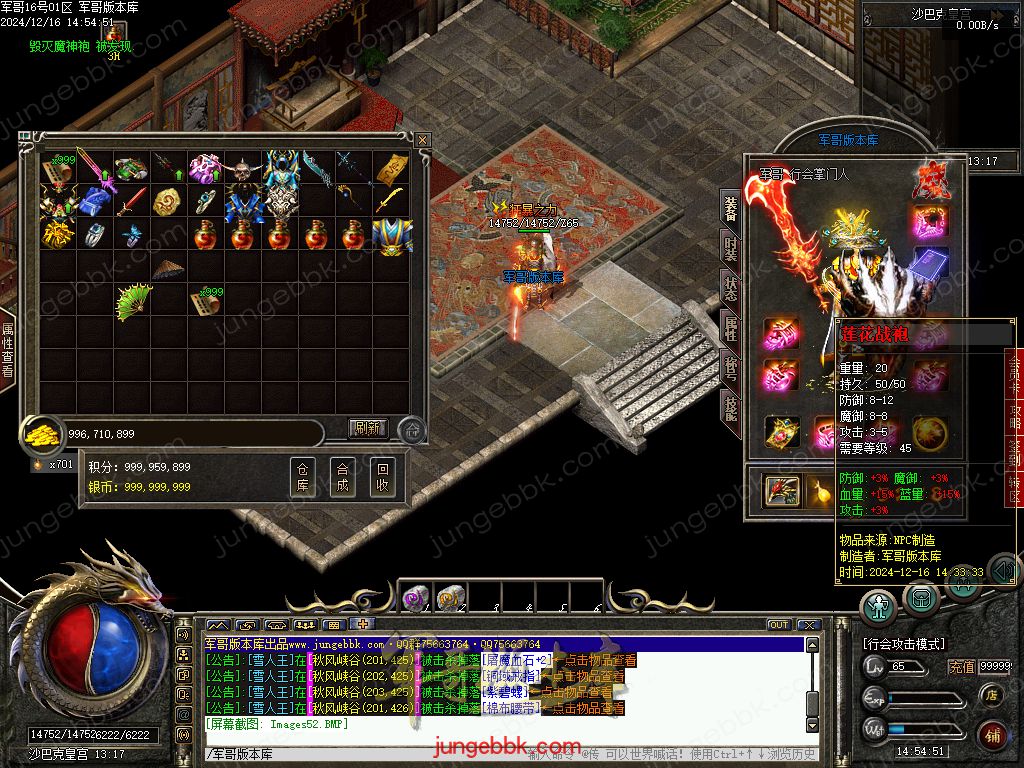This screenshot has height=768, width=1024.
Task: Select the blue and gold robe item
Action: [x=391, y=236]
